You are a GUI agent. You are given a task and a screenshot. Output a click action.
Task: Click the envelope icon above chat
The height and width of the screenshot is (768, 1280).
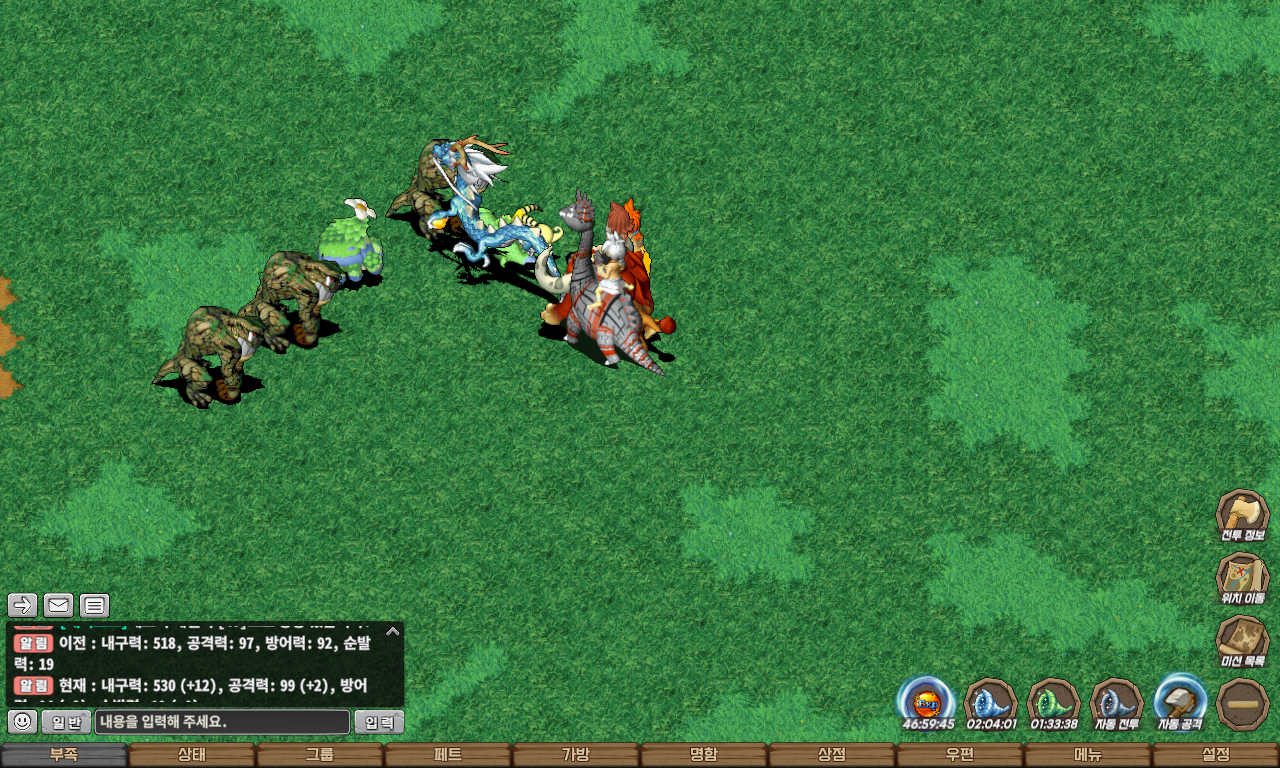[x=59, y=605]
